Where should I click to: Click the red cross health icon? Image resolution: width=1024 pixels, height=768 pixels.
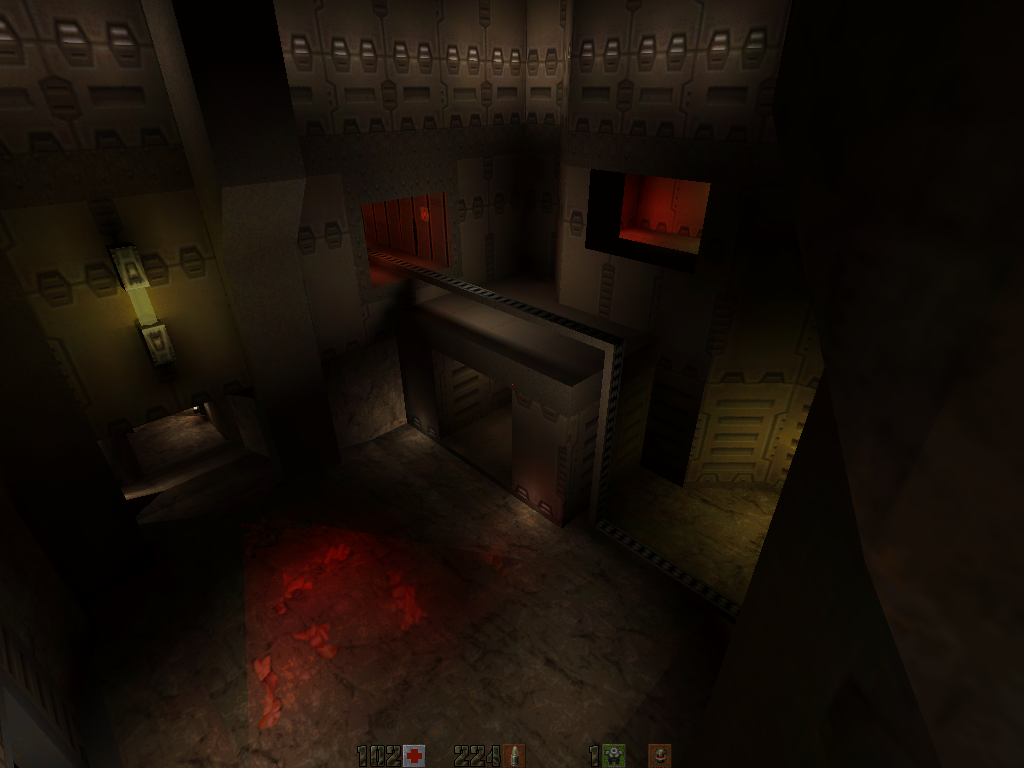414,756
